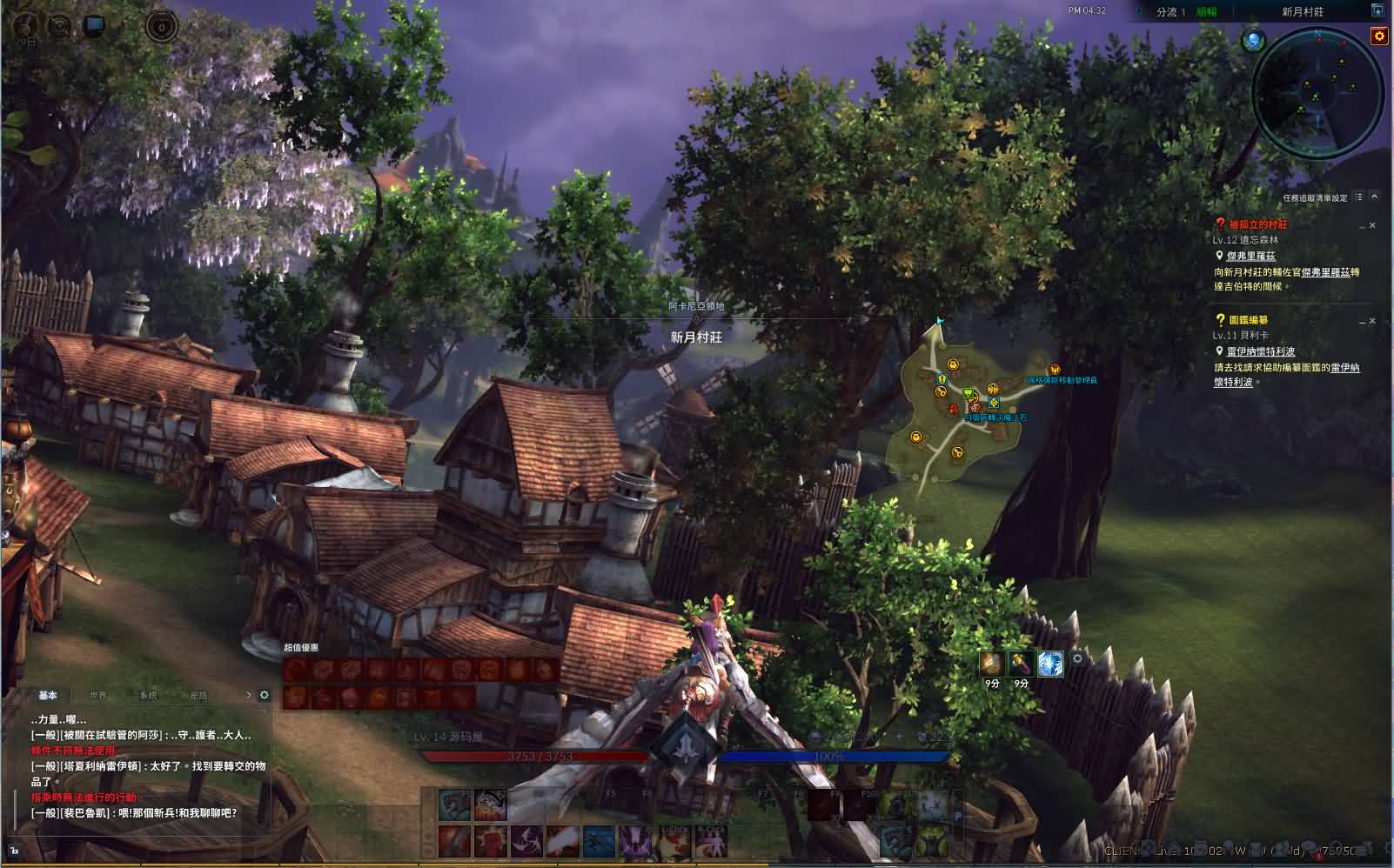
Task: Follow the 雷伊納懷特利波 location link
Action: tap(1261, 351)
